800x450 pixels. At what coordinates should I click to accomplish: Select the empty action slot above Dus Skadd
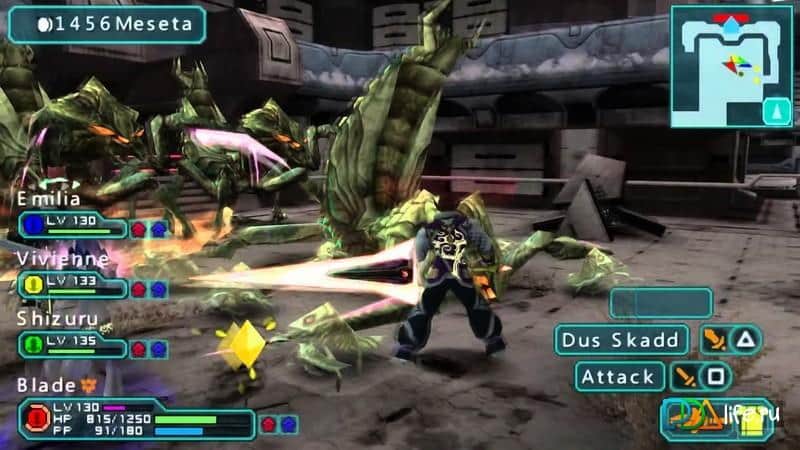(x=661, y=302)
